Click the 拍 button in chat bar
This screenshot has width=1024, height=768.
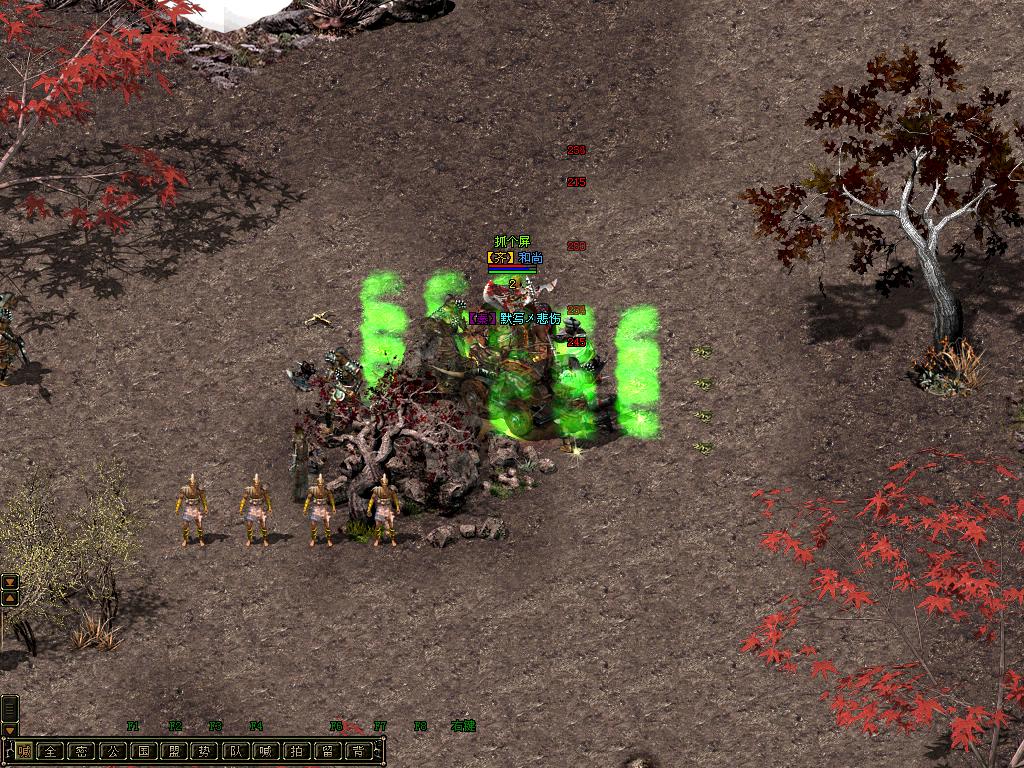297,751
